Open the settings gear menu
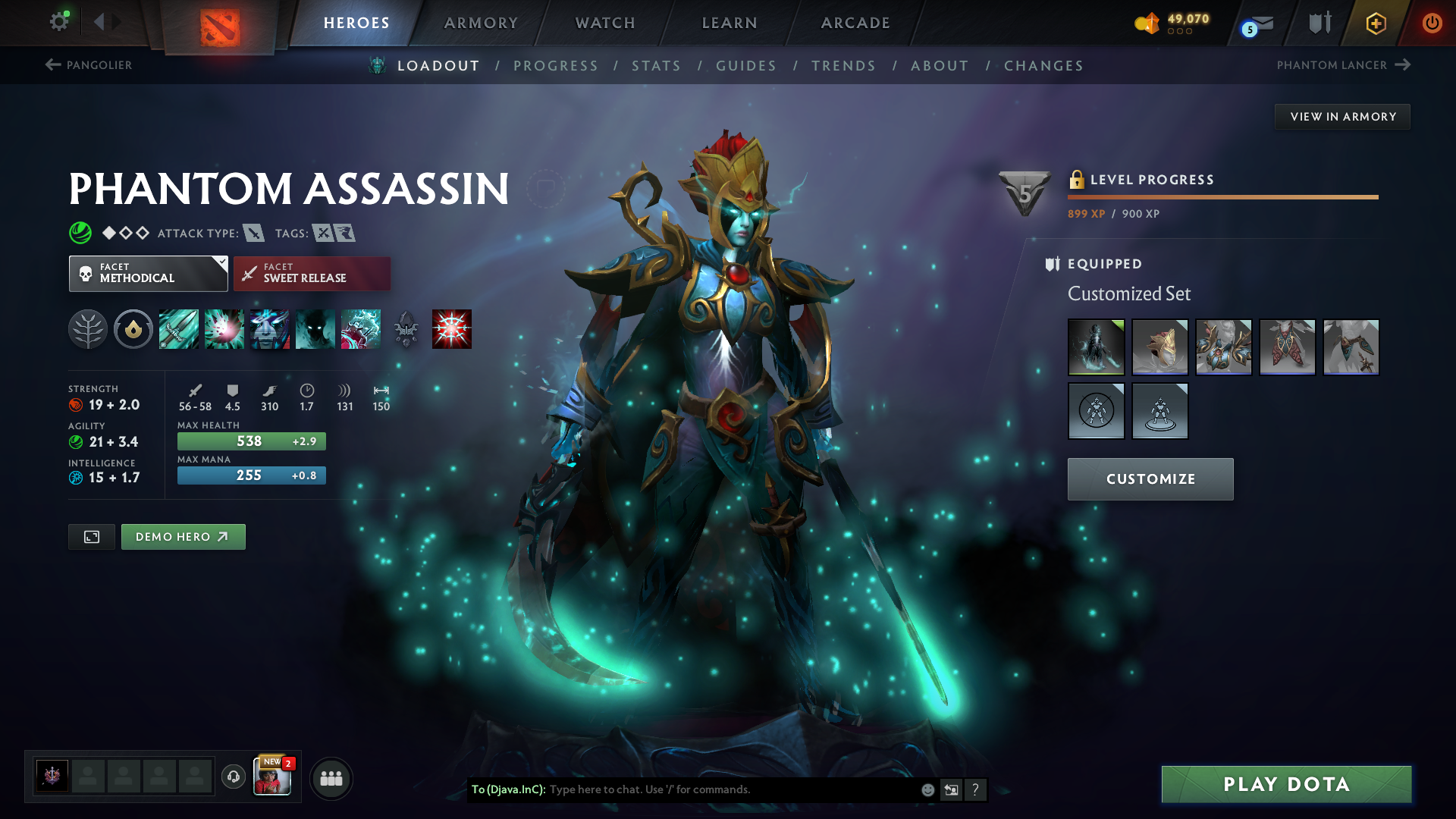Viewport: 1456px width, 819px height. point(59,22)
